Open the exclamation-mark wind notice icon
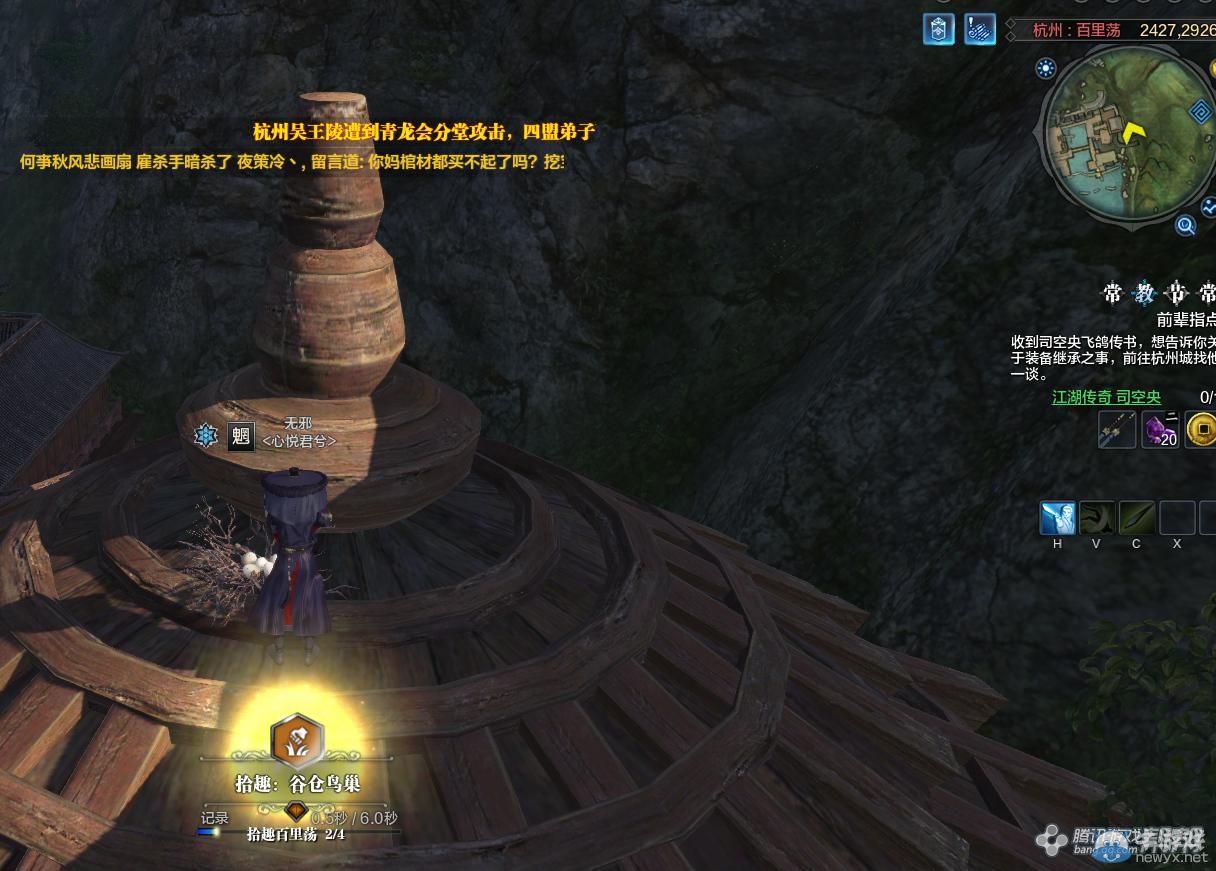Screen dimensions: 1216x871 [980, 29]
